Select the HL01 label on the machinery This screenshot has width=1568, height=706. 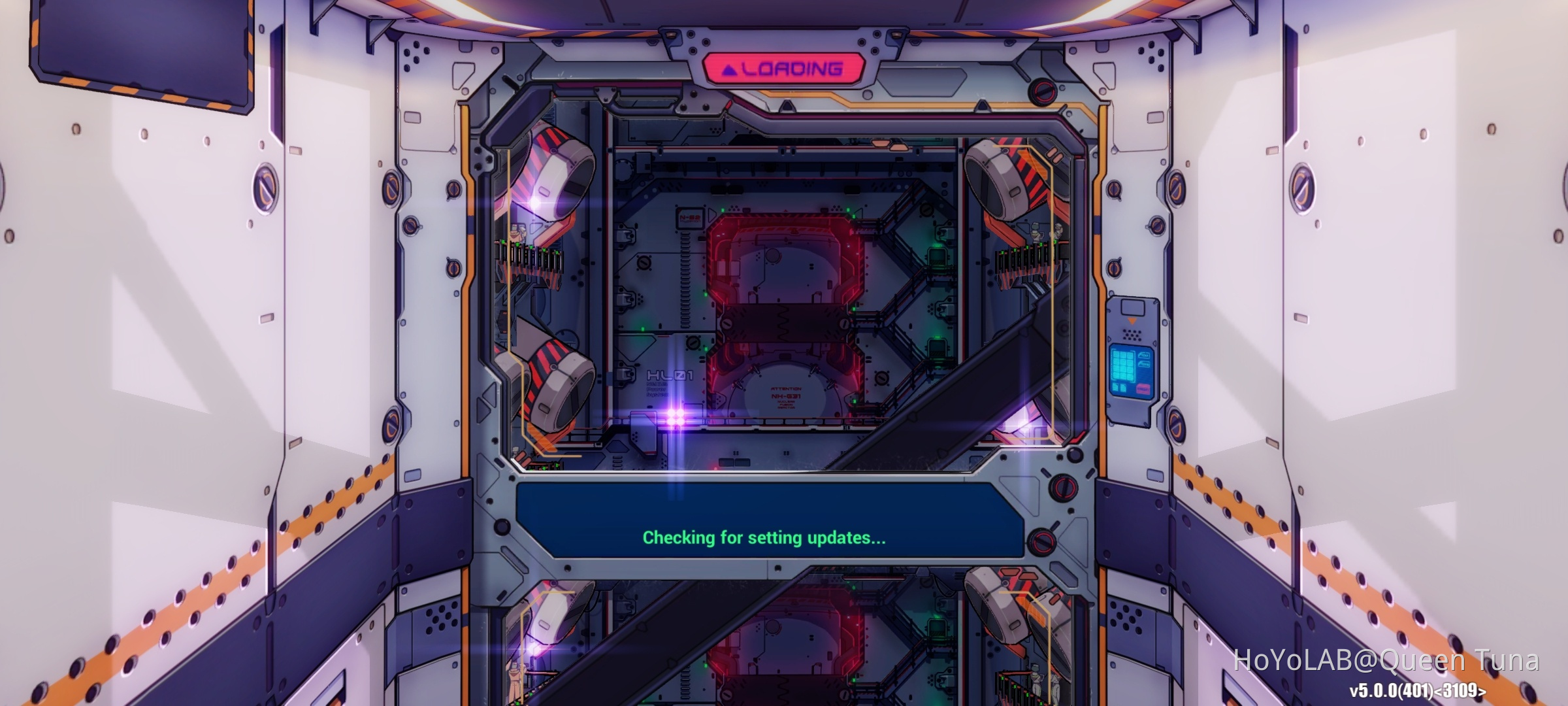[x=670, y=375]
